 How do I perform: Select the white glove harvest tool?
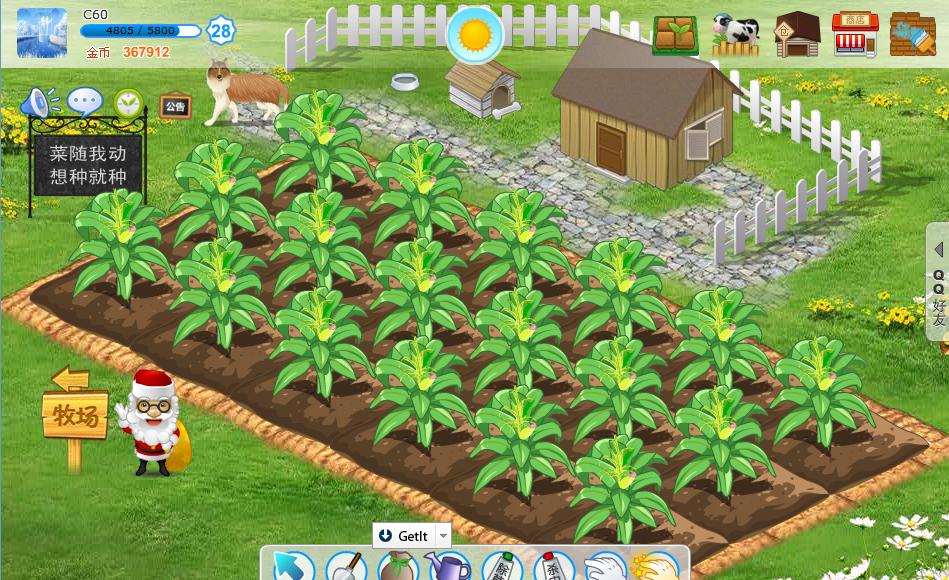pyautogui.click(x=603, y=567)
